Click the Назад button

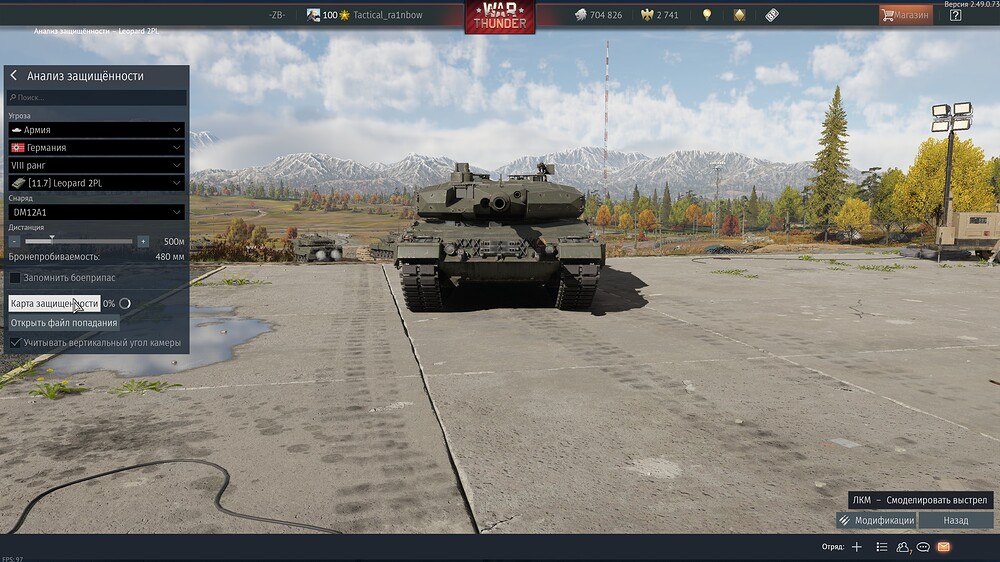click(x=956, y=521)
